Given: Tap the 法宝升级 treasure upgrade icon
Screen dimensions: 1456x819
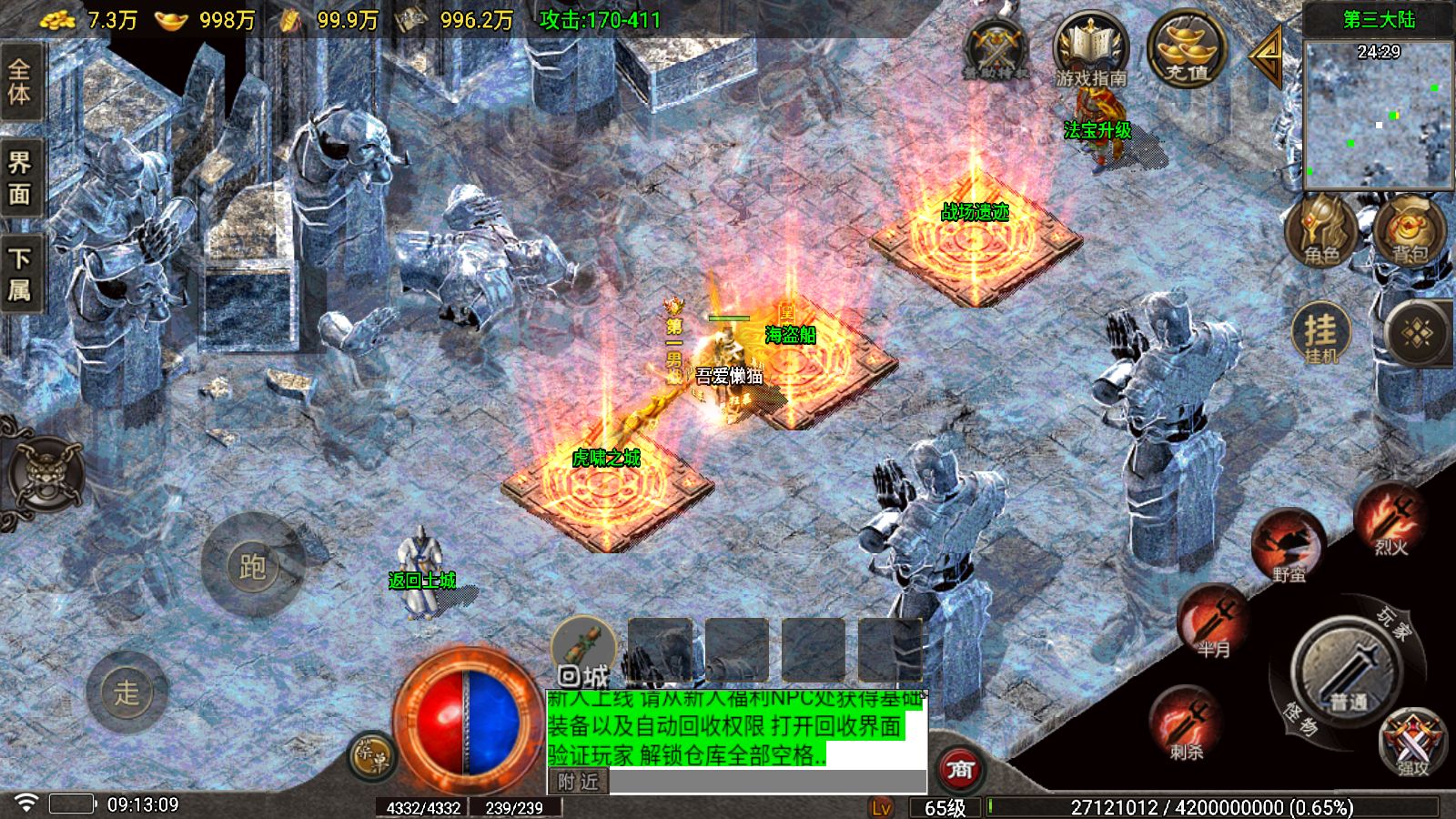Looking at the screenshot, I should [1099, 126].
